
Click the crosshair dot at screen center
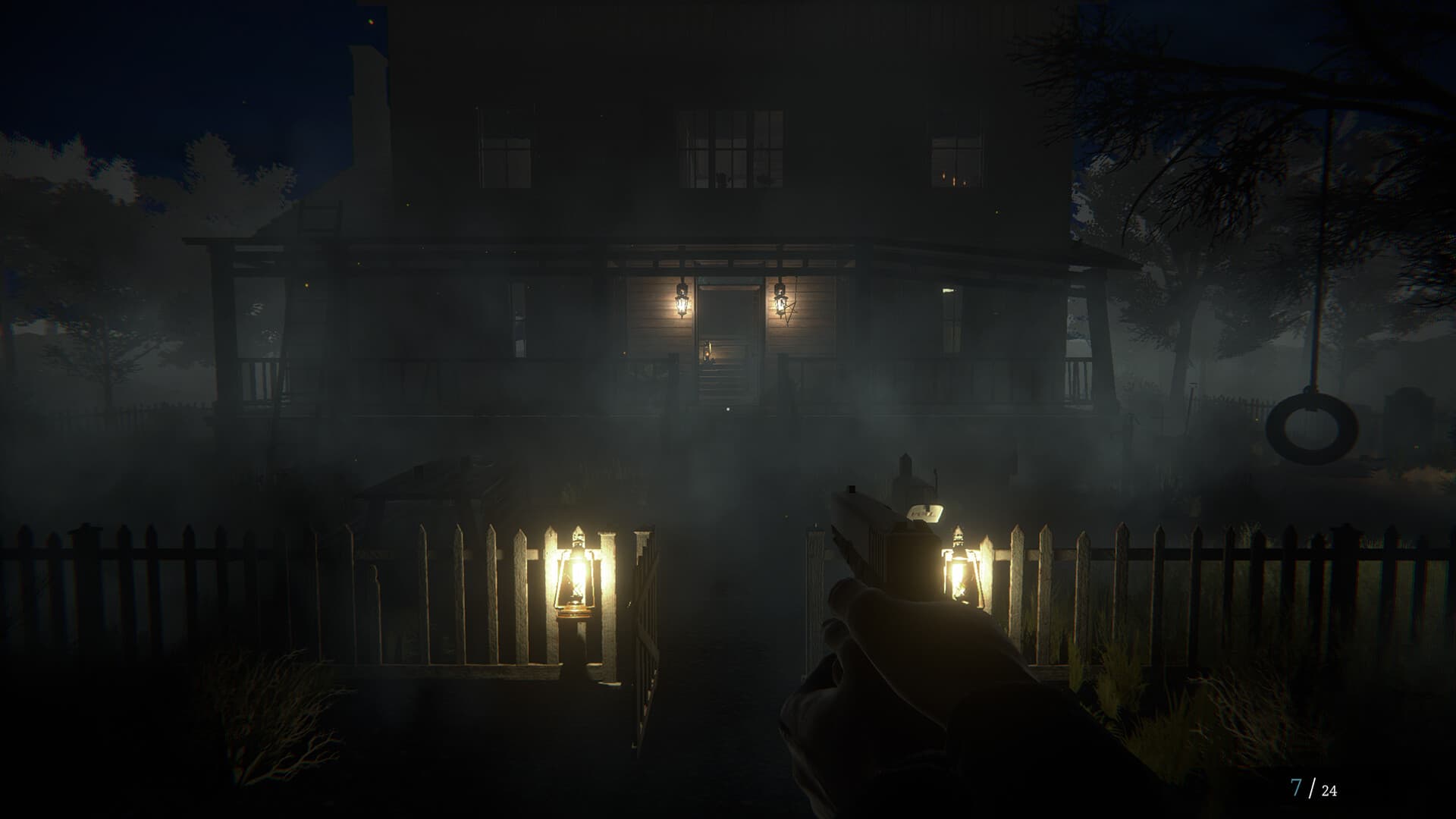pos(728,409)
